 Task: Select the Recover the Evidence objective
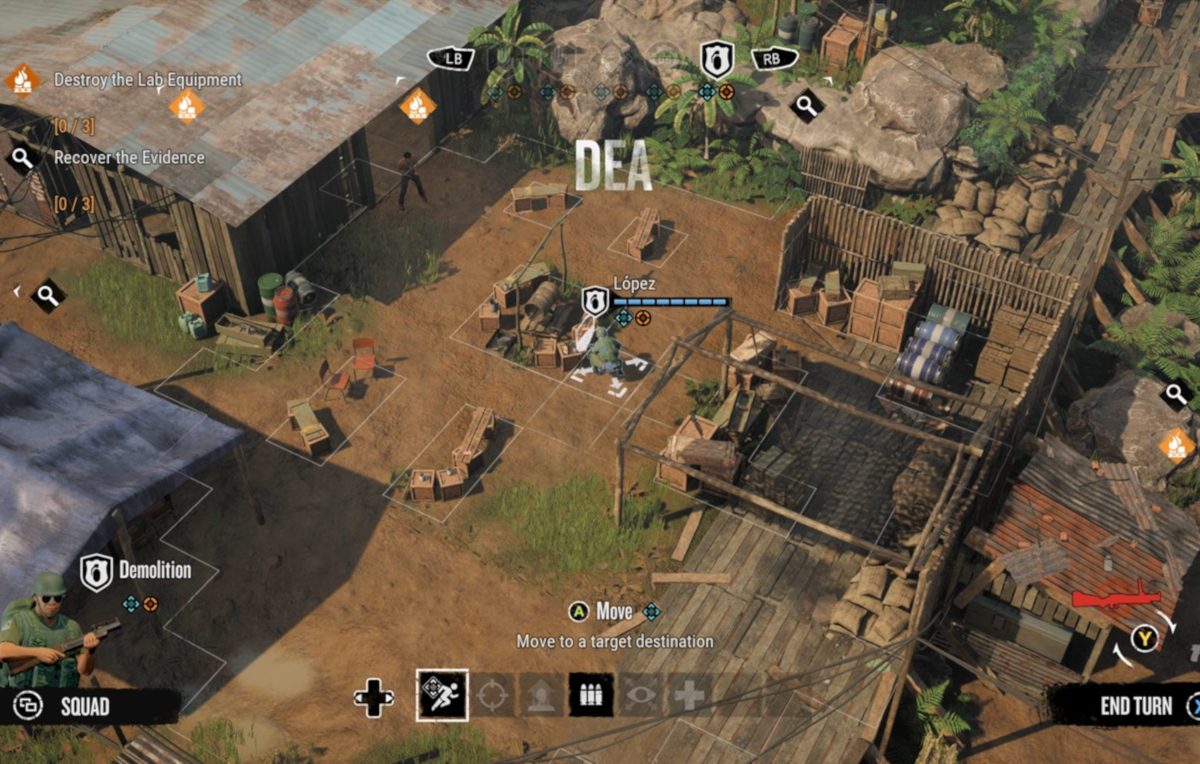pos(128,158)
